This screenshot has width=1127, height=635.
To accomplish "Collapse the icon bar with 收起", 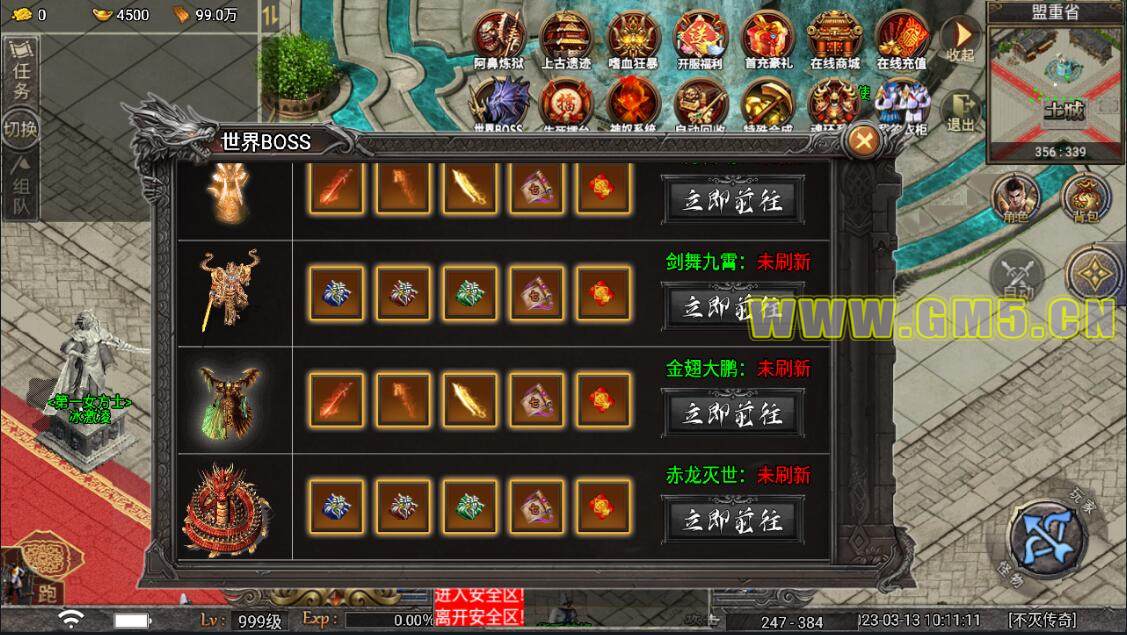I will coord(961,40).
